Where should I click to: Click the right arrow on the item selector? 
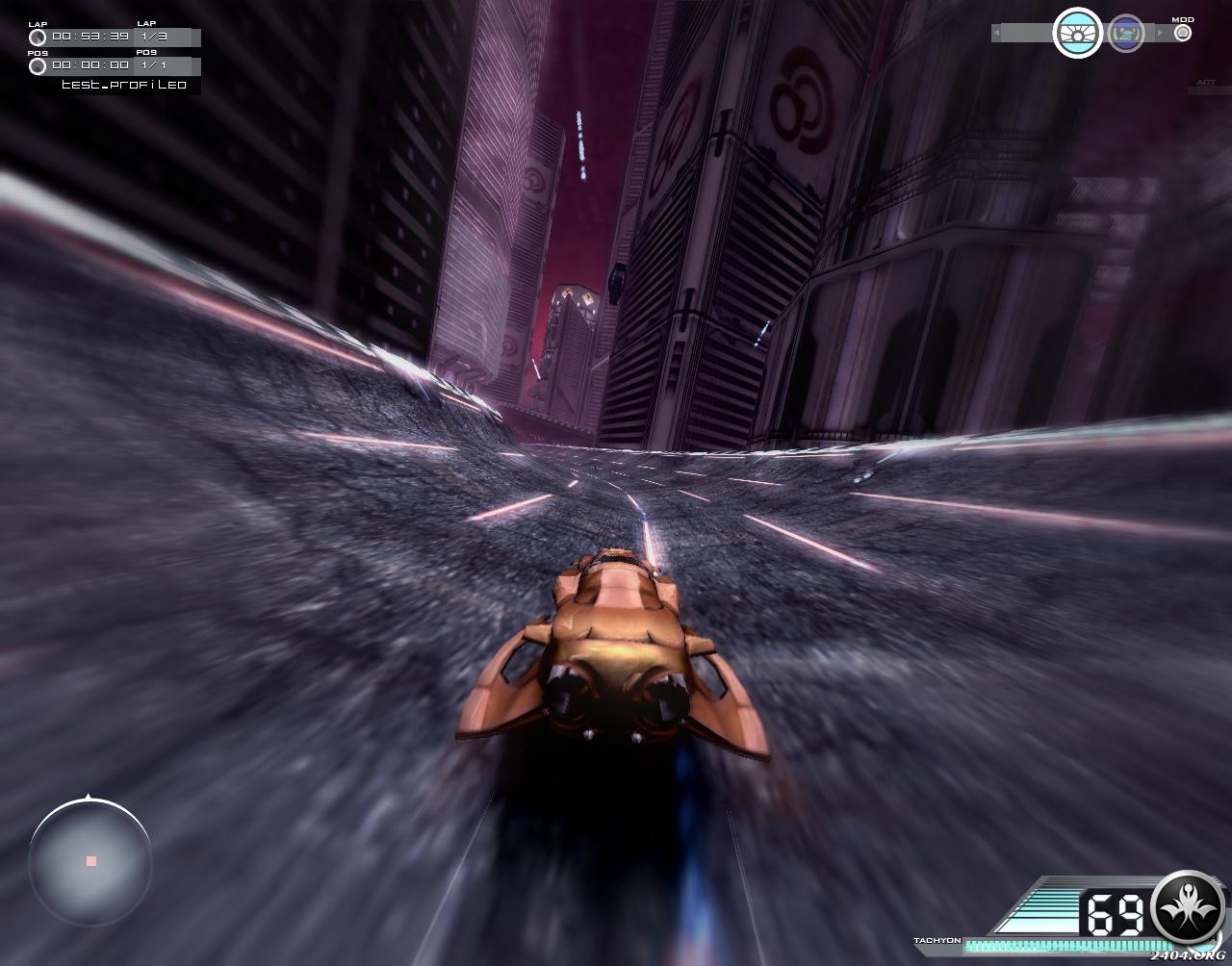point(1160,34)
